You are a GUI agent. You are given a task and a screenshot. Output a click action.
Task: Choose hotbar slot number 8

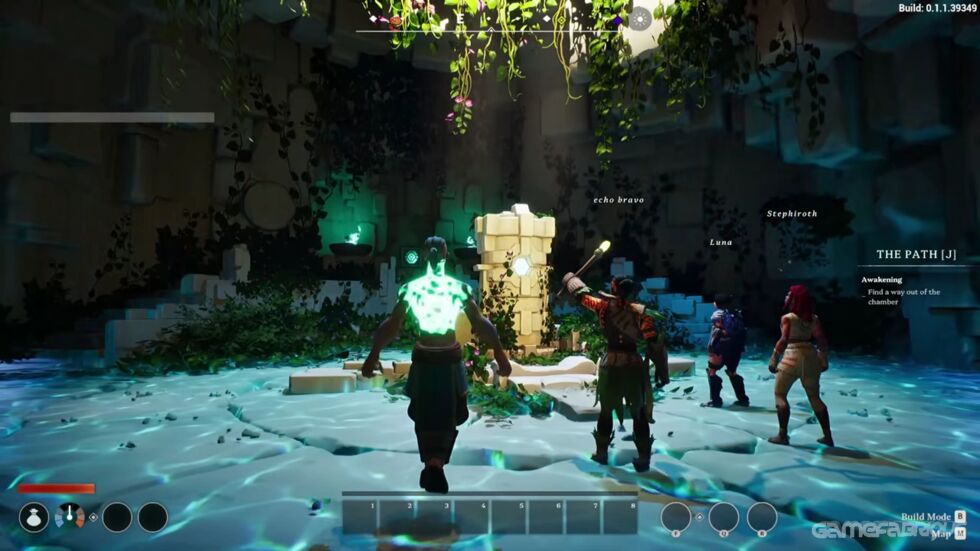(x=619, y=516)
